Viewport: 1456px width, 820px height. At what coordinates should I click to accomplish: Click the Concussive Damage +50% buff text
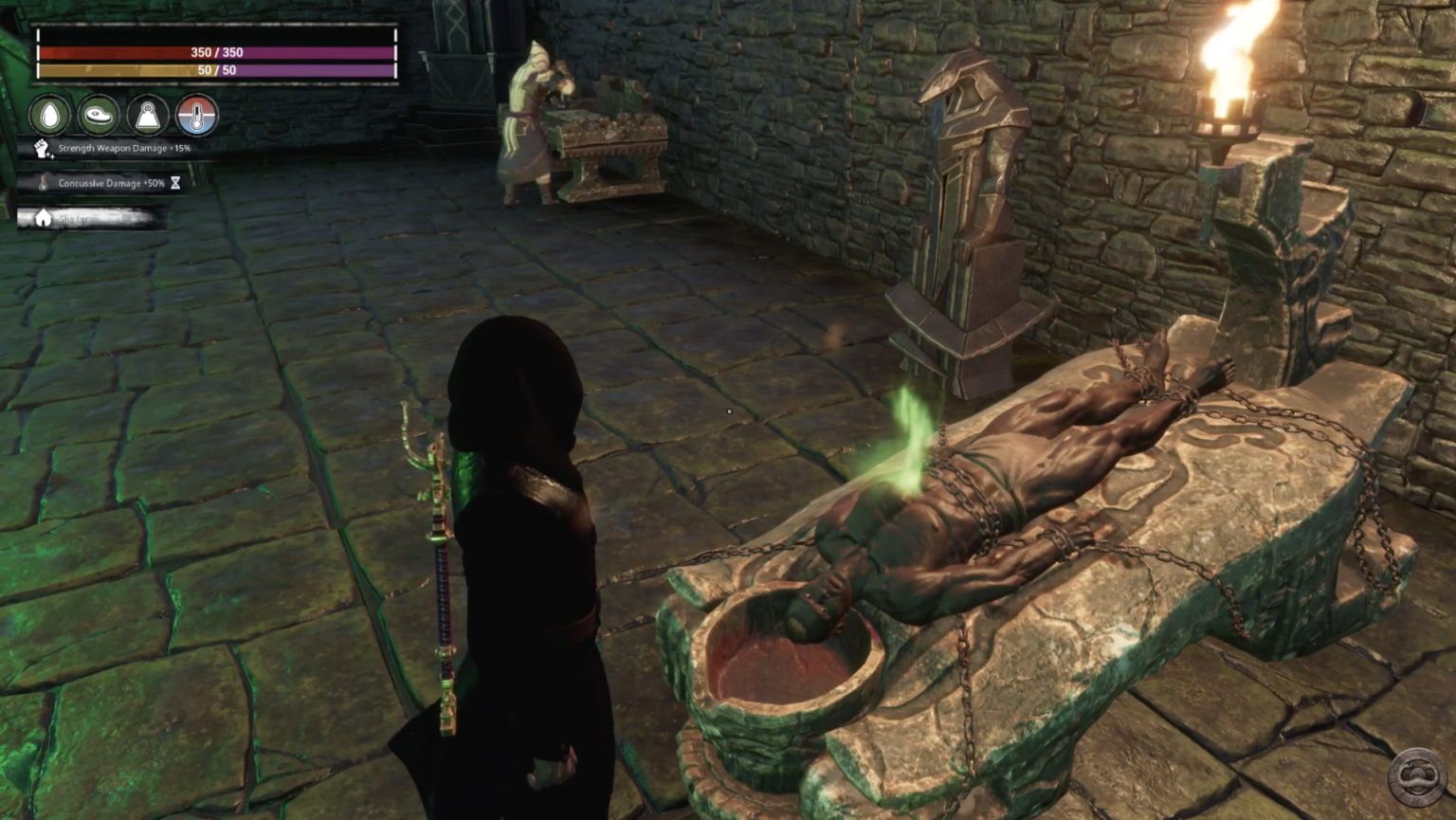click(111, 183)
